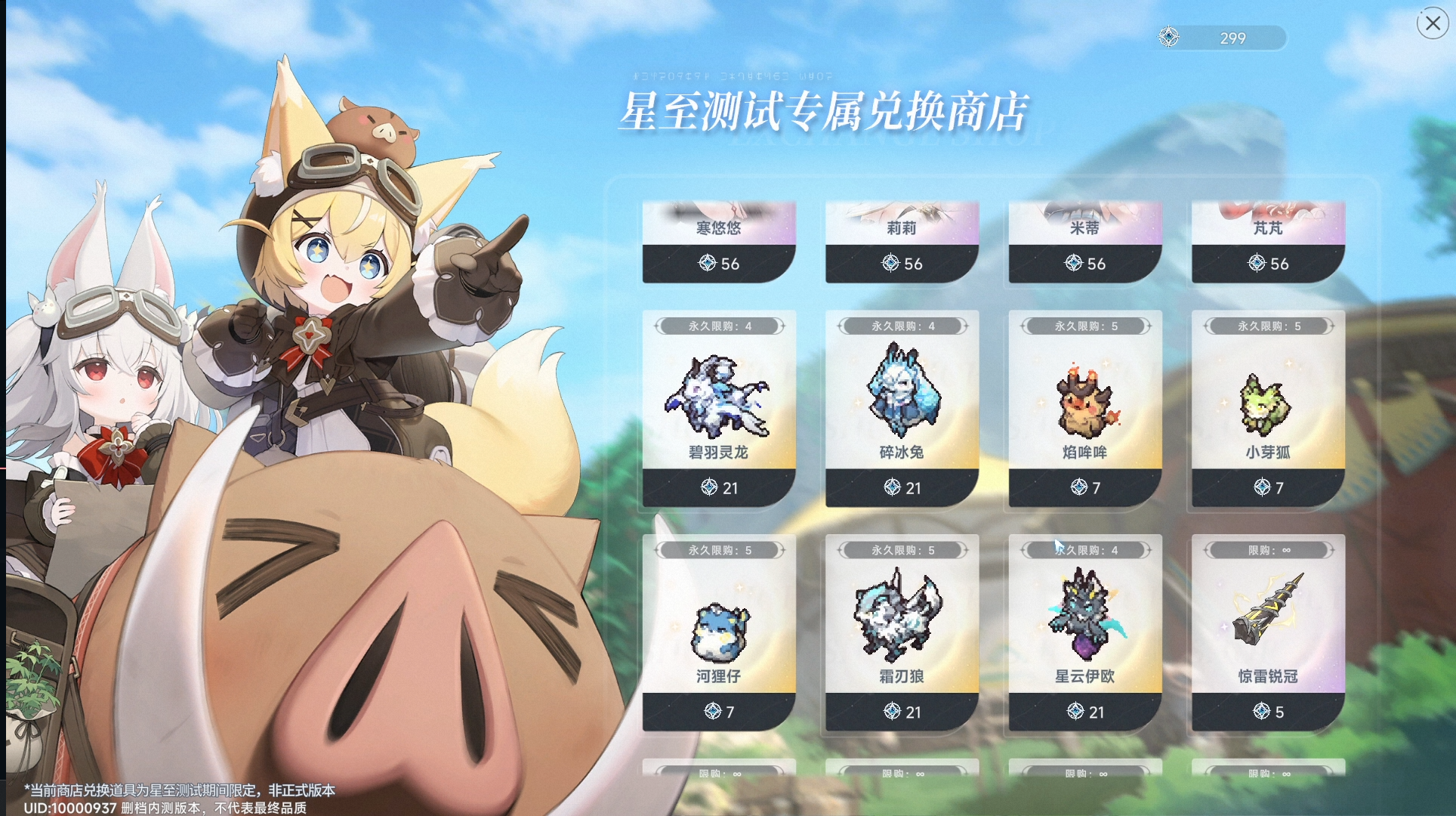The width and height of the screenshot is (1456, 816).
Task: Click the price tag showing 56 under 芃芃
Action: 1267,264
